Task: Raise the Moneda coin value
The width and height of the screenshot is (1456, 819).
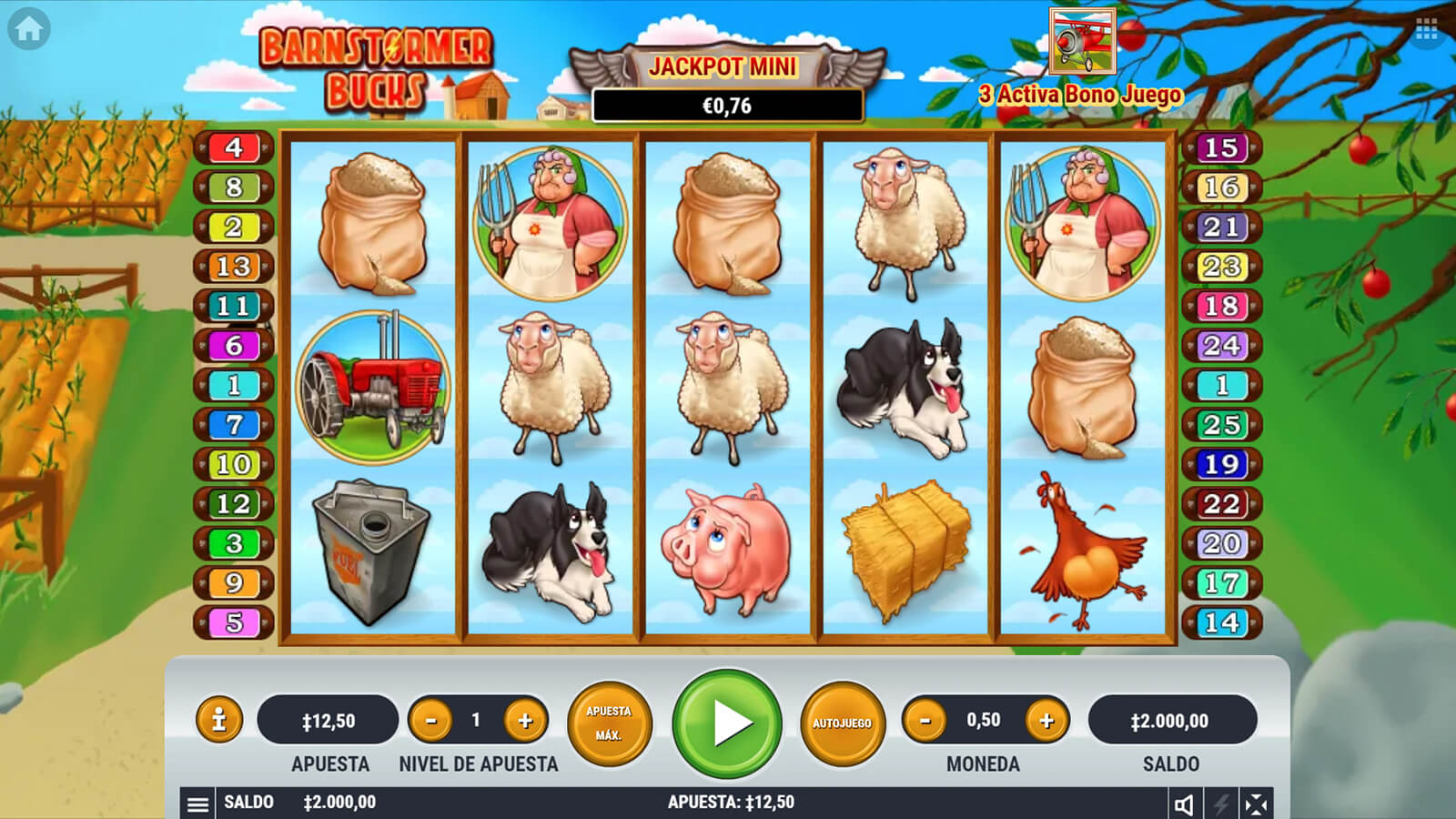Action: pyautogui.click(x=1046, y=721)
